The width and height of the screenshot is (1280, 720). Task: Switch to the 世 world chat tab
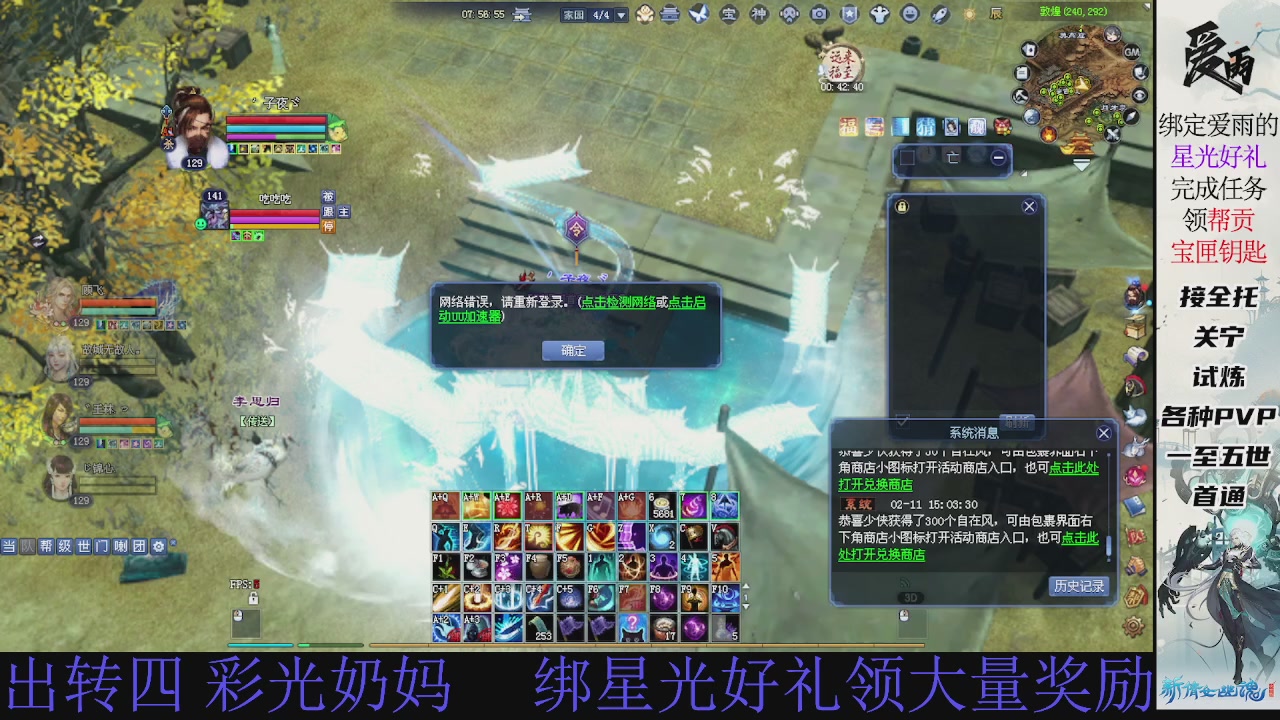[x=83, y=547]
